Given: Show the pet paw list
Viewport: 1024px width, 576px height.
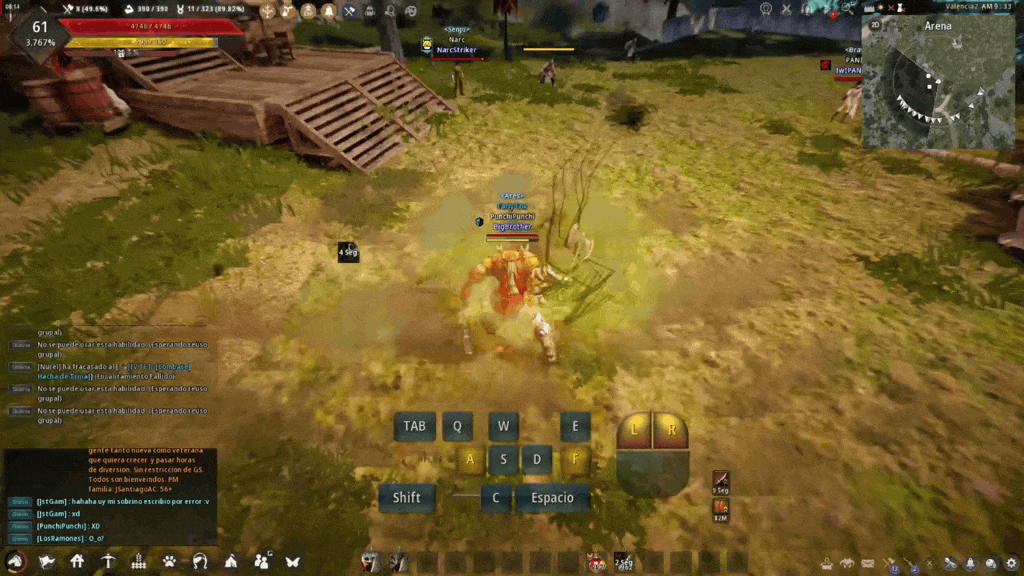Looking at the screenshot, I should coord(169,561).
